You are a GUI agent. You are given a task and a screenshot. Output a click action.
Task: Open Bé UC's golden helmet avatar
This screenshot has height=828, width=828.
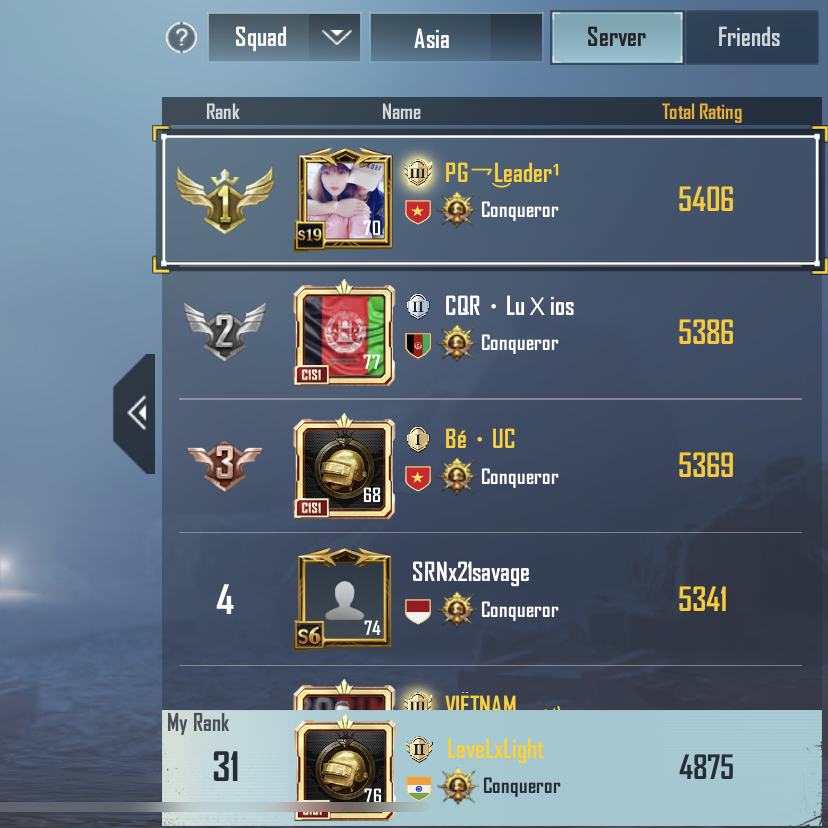coord(345,468)
